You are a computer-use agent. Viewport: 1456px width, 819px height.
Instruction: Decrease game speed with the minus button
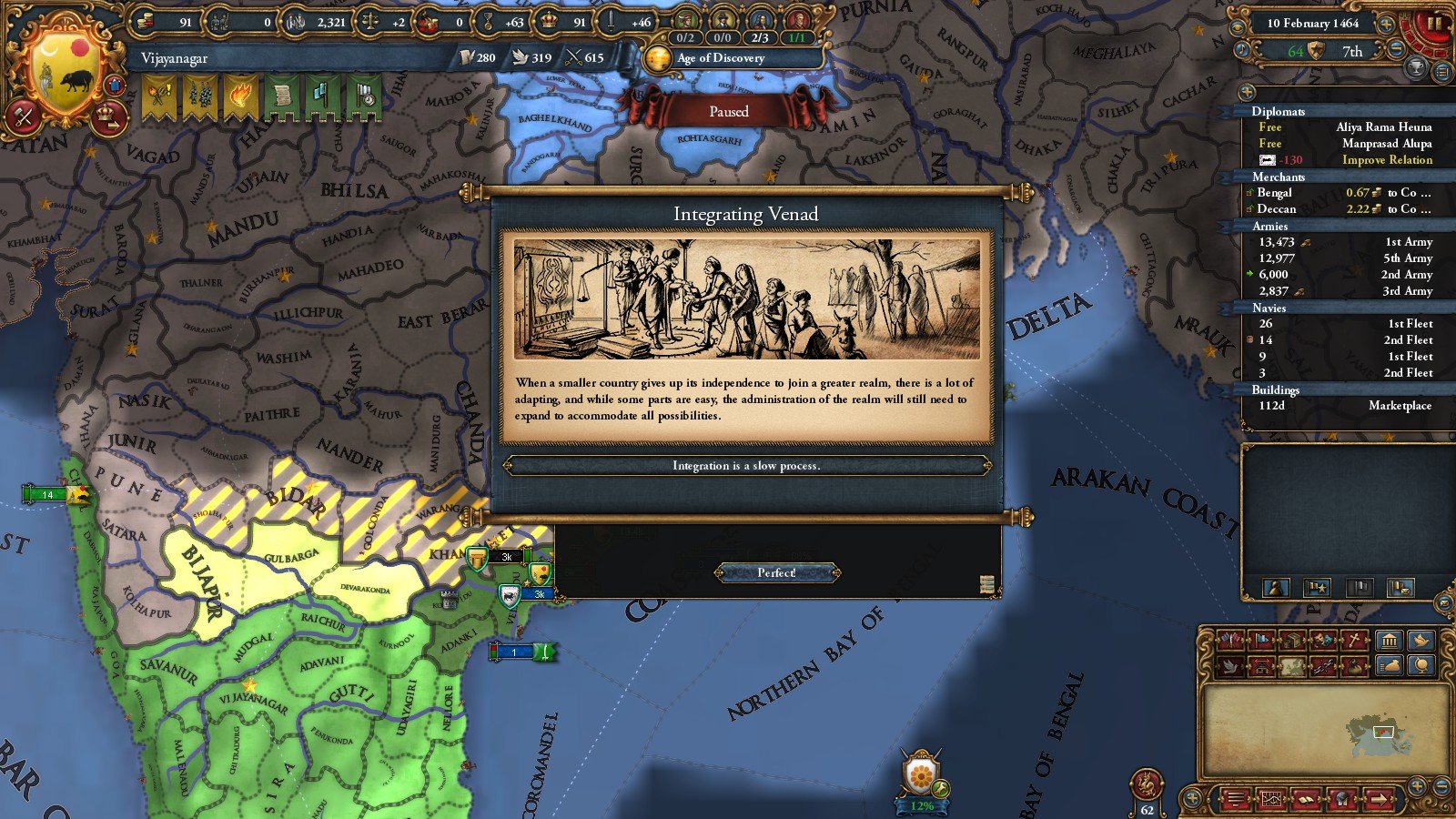[1395, 51]
